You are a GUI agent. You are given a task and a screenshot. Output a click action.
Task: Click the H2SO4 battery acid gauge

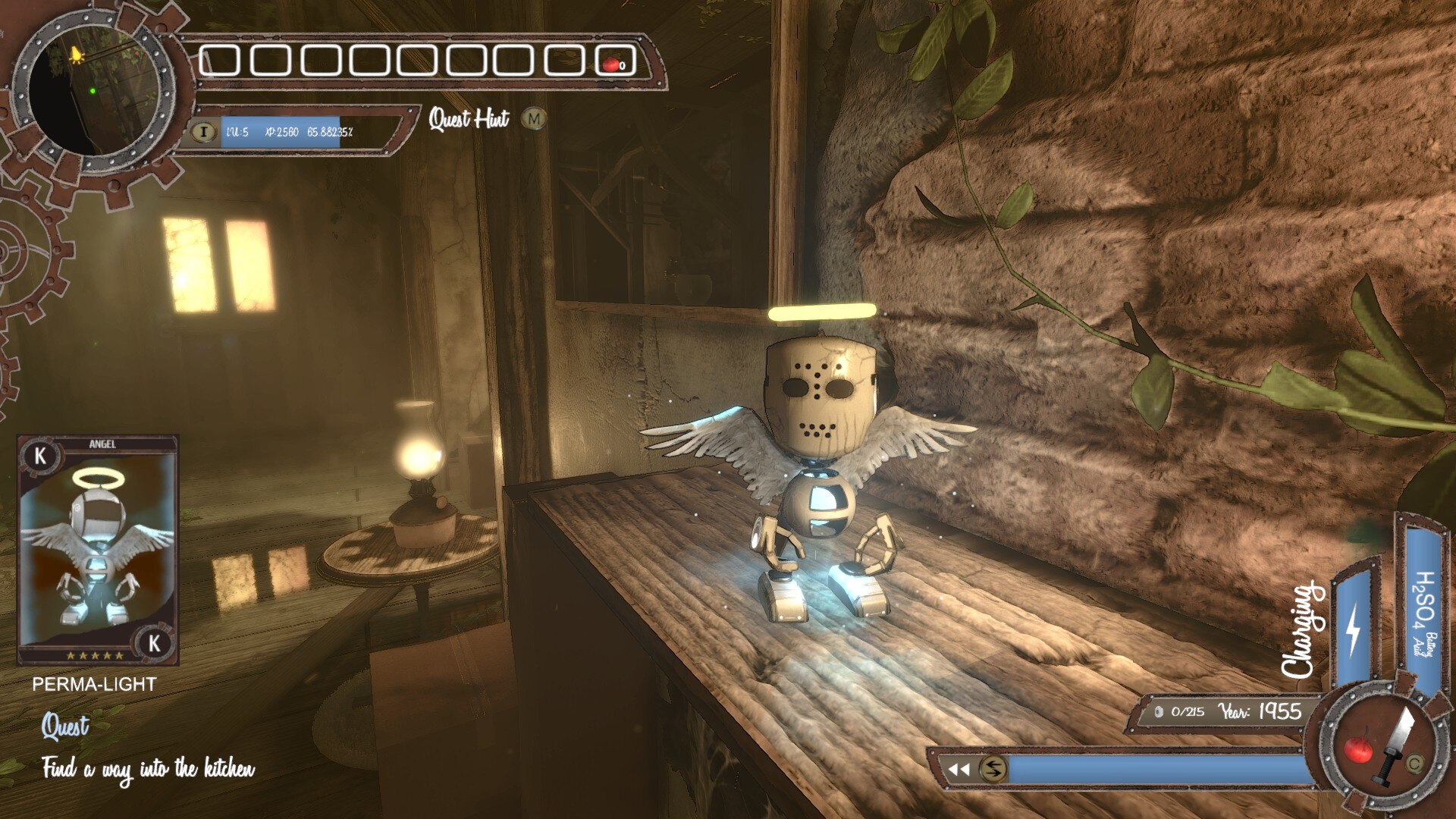1423,607
